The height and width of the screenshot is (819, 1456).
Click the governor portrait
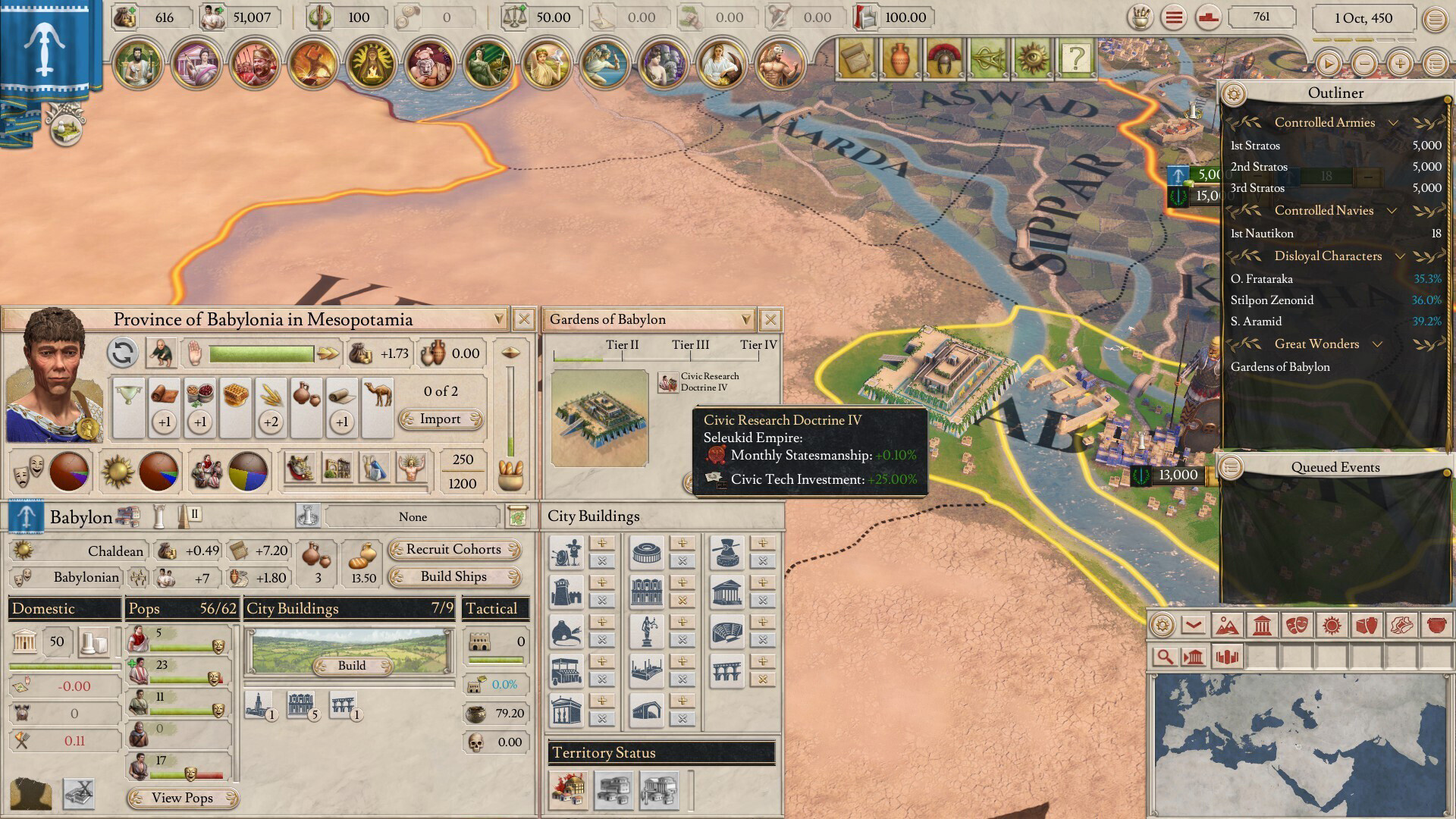click(x=53, y=375)
